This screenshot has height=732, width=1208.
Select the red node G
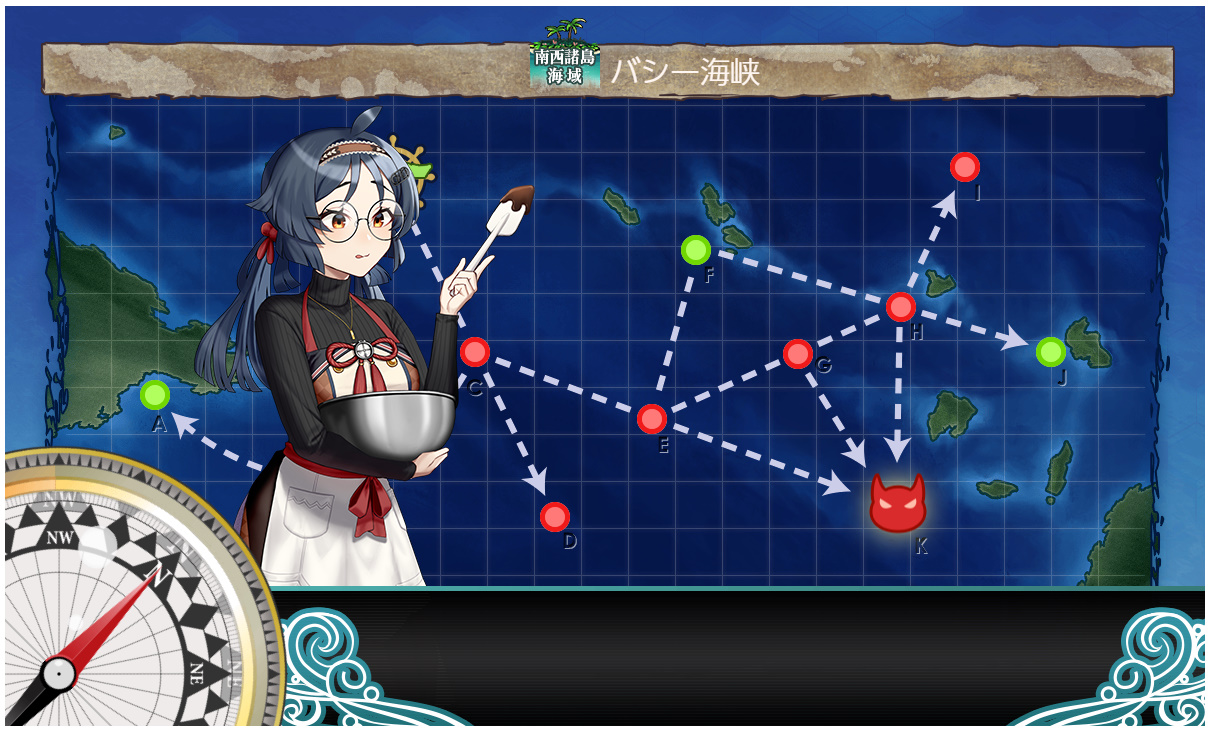tap(798, 353)
